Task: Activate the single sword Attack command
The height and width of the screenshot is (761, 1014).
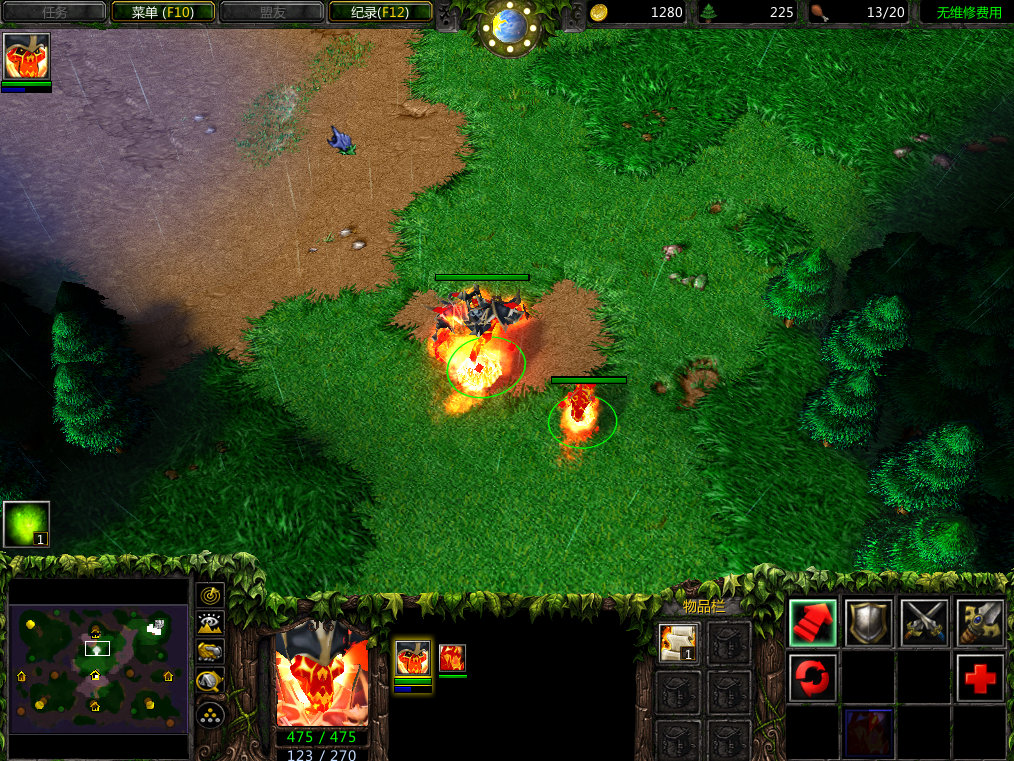Action: pyautogui.click(x=980, y=622)
